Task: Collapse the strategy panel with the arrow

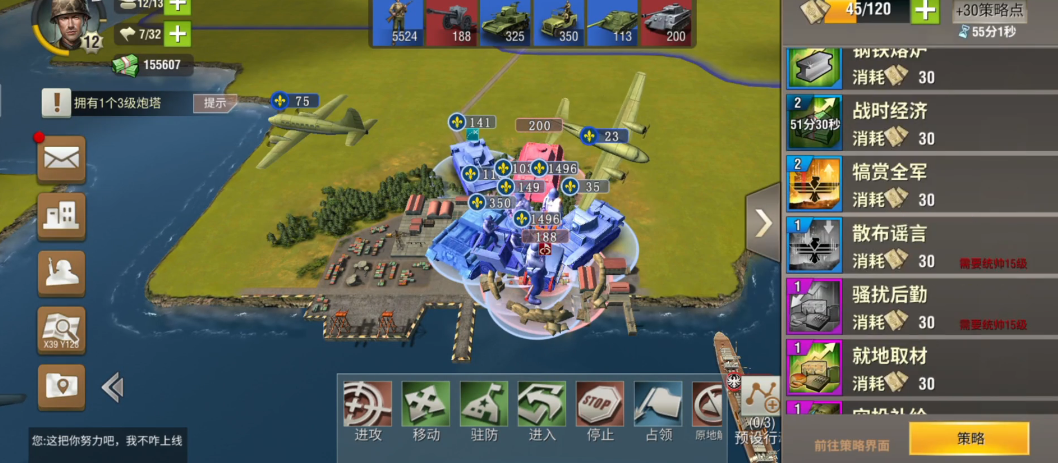Action: pyautogui.click(x=764, y=223)
